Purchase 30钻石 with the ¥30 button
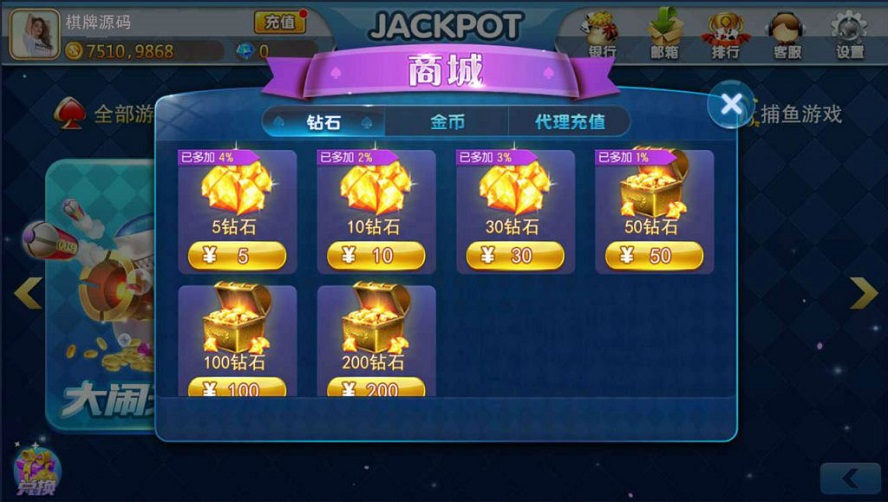This screenshot has height=502, width=888. coord(515,256)
